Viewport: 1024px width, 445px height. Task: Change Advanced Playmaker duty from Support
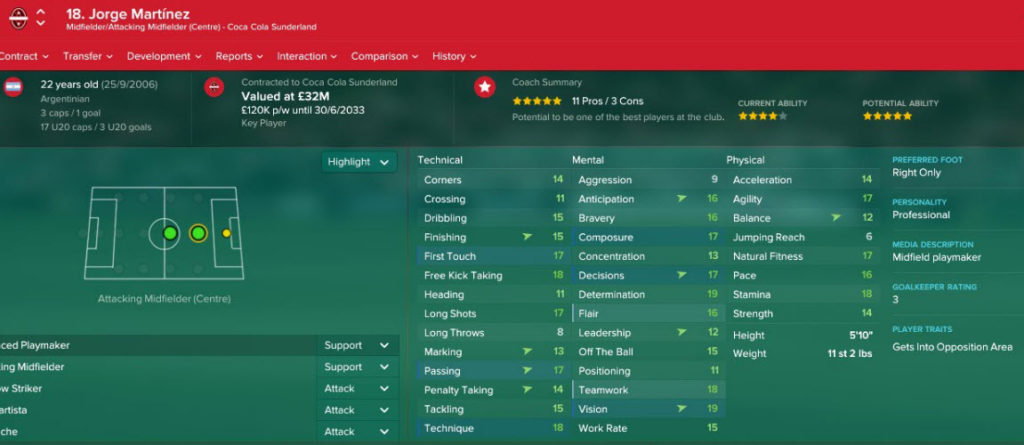357,345
